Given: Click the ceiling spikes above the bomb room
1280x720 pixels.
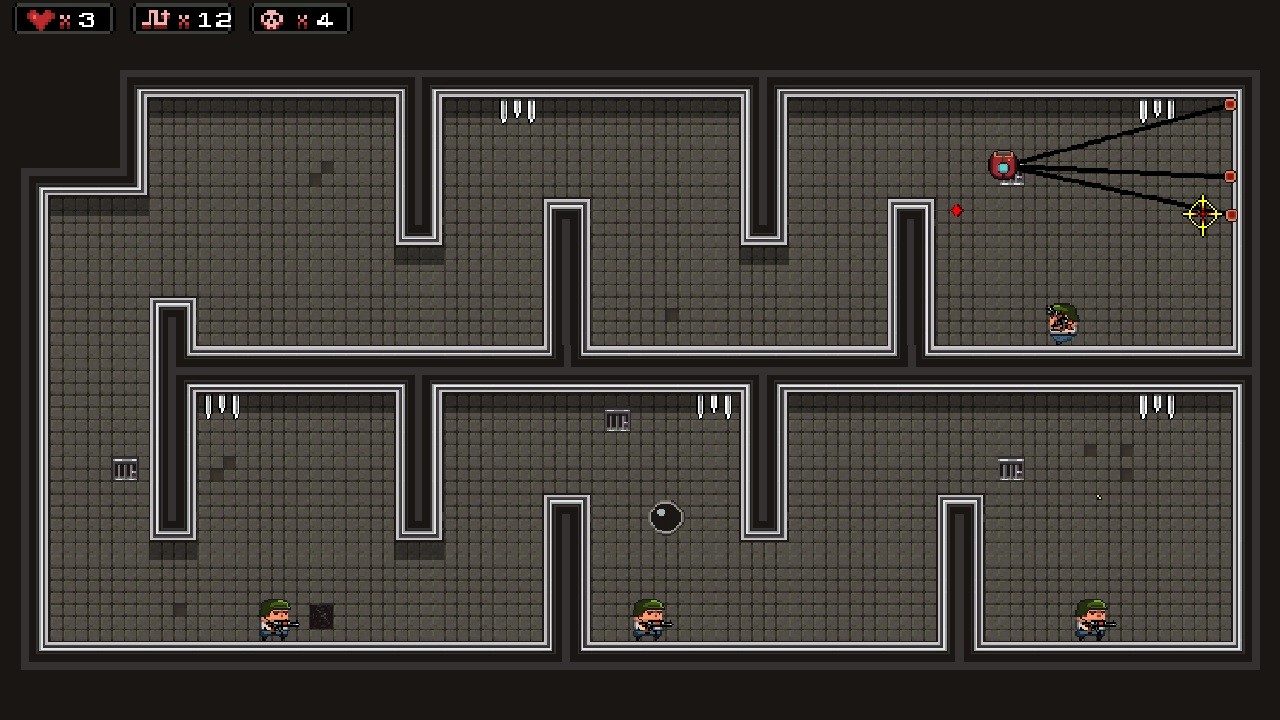Looking at the screenshot, I should 715,405.
